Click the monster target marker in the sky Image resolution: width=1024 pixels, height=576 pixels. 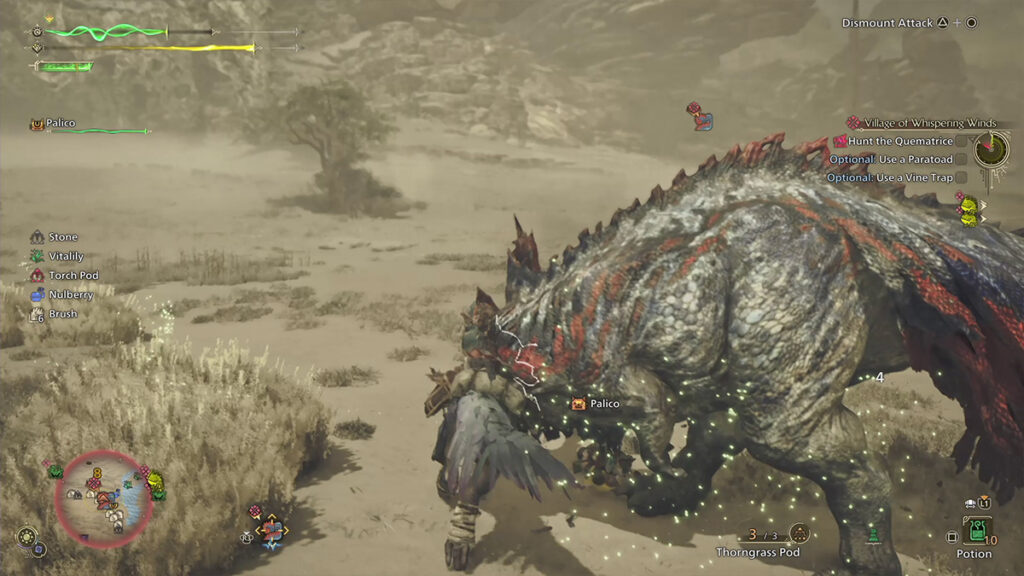pos(700,116)
